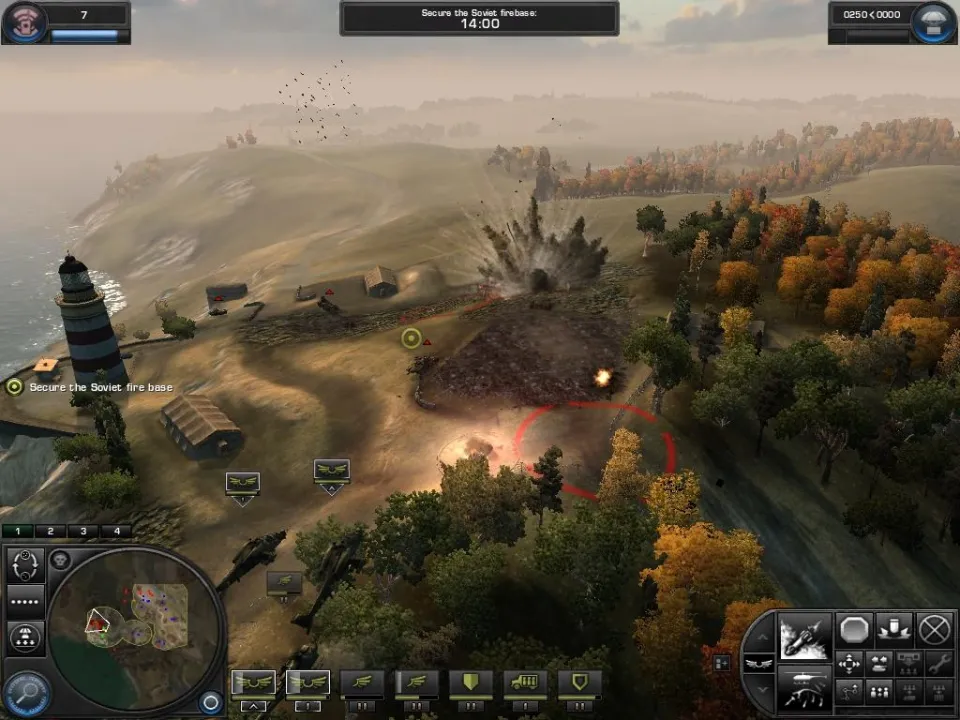This screenshot has width=960, height=720.
Task: Switch to control group 3
Action: pos(83,531)
